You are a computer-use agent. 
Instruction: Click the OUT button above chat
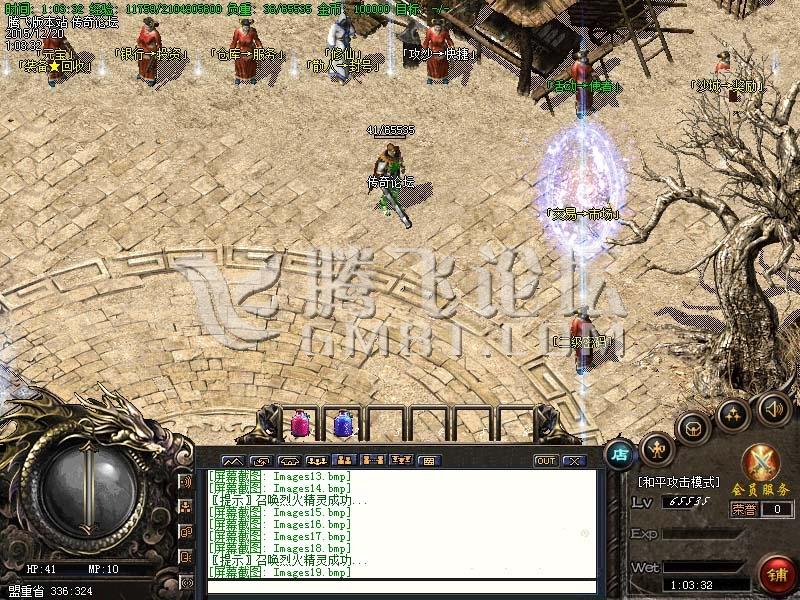coord(545,461)
